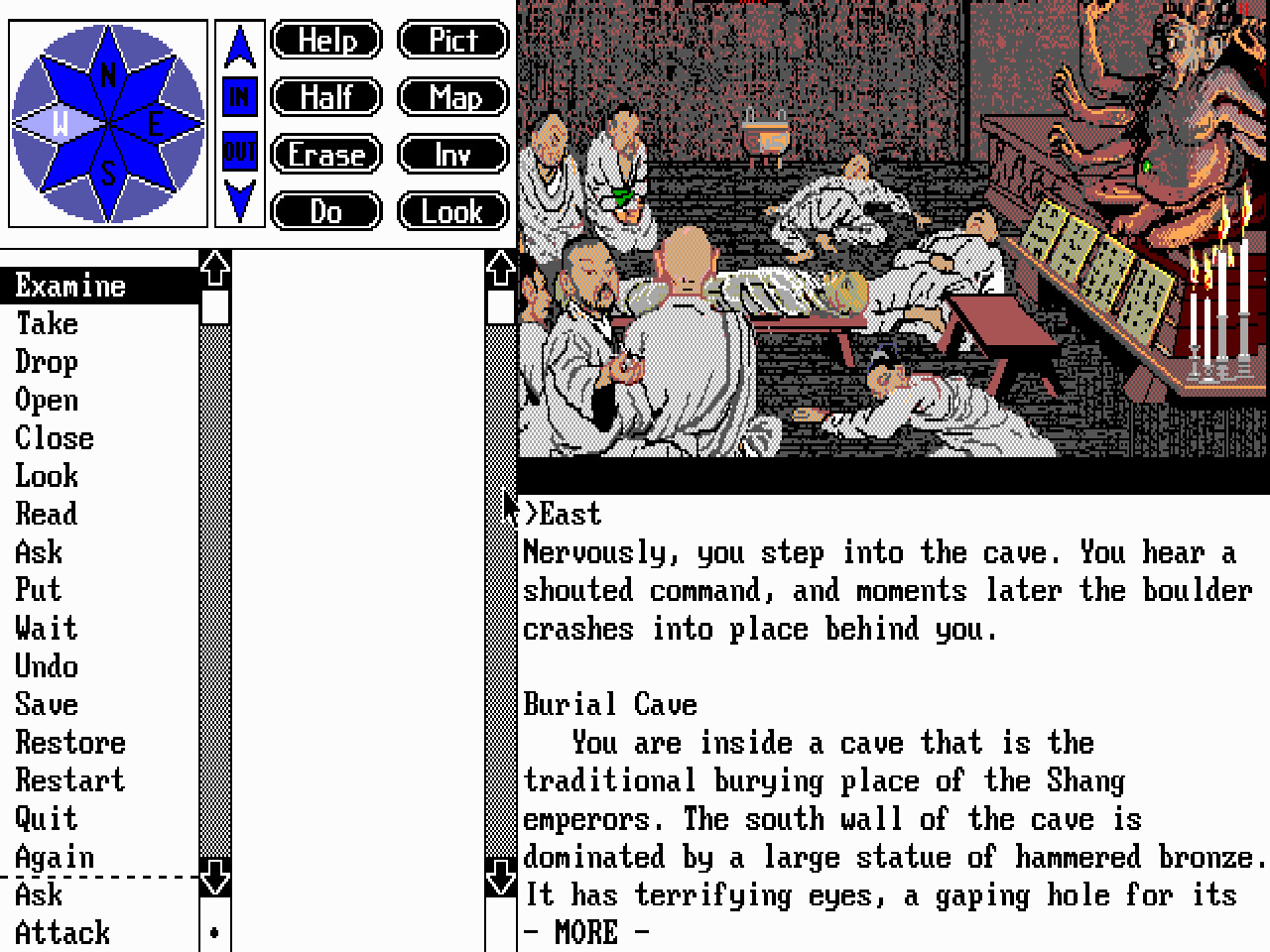Click the scroll-down arrow on the verb list
Screen dimensions: 1270x952
(213, 878)
